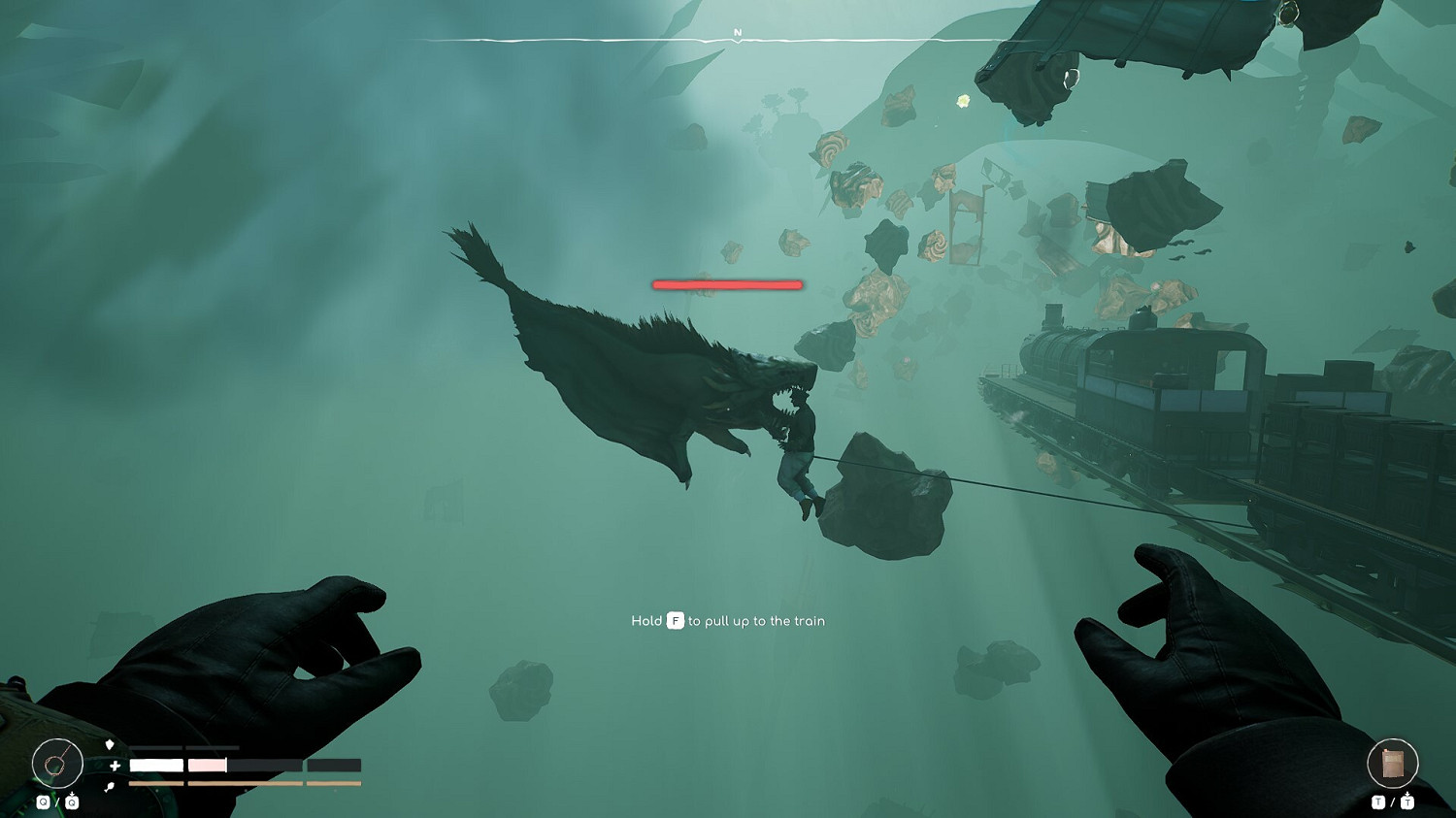
Task: Click the shield icon beside the armor bar
Action: coord(111,743)
